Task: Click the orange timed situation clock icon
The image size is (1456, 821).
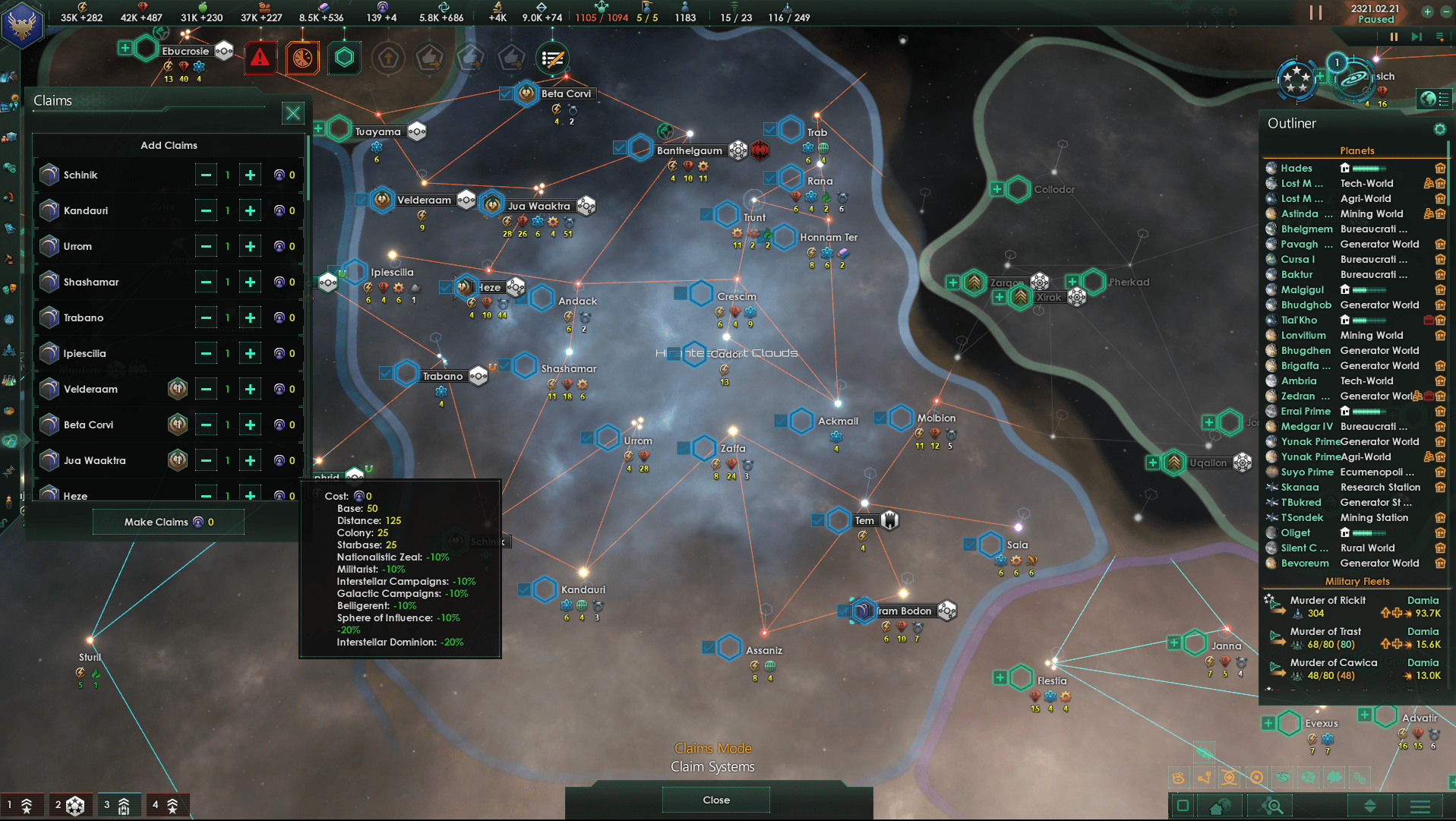Action: pyautogui.click(x=302, y=58)
